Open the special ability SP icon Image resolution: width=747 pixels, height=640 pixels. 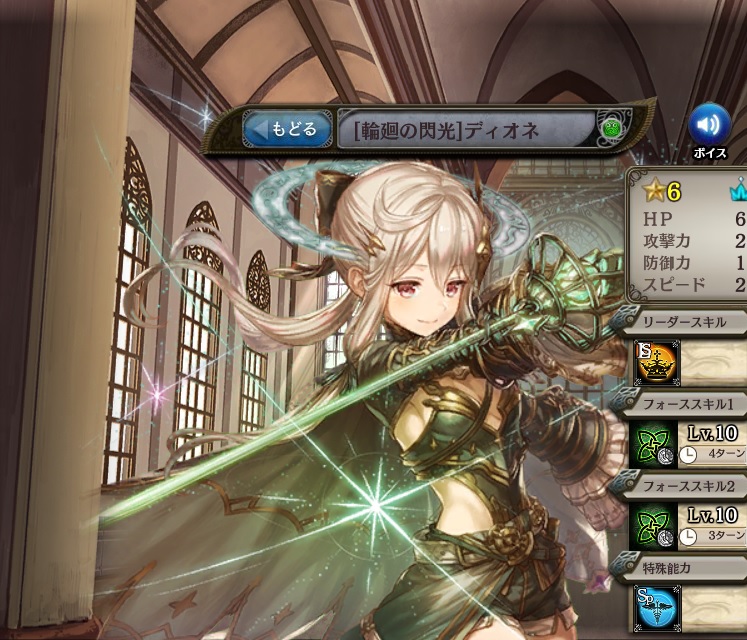point(654,607)
